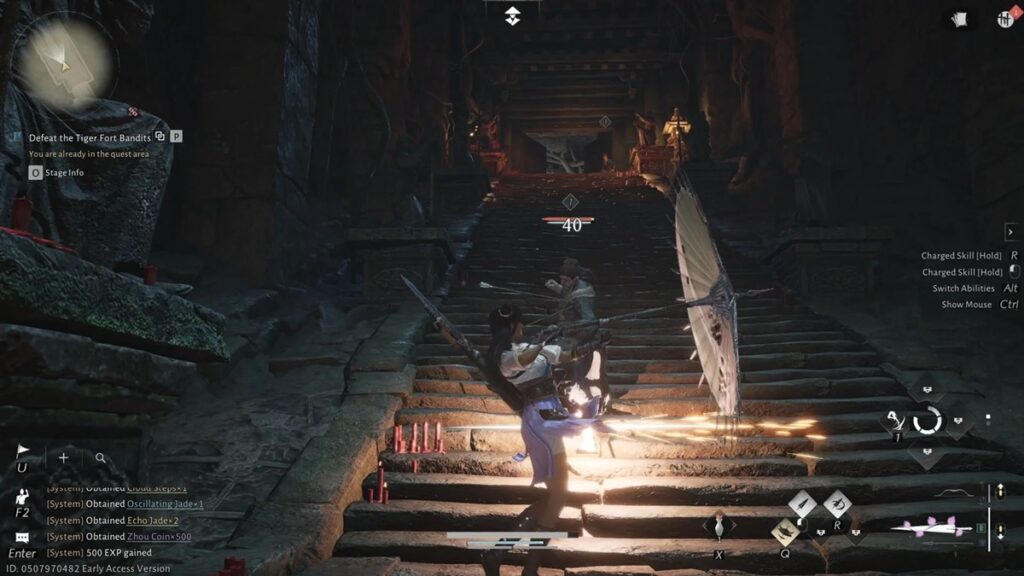Open the magnifying glass search
1024x576 pixels.
[x=100, y=457]
